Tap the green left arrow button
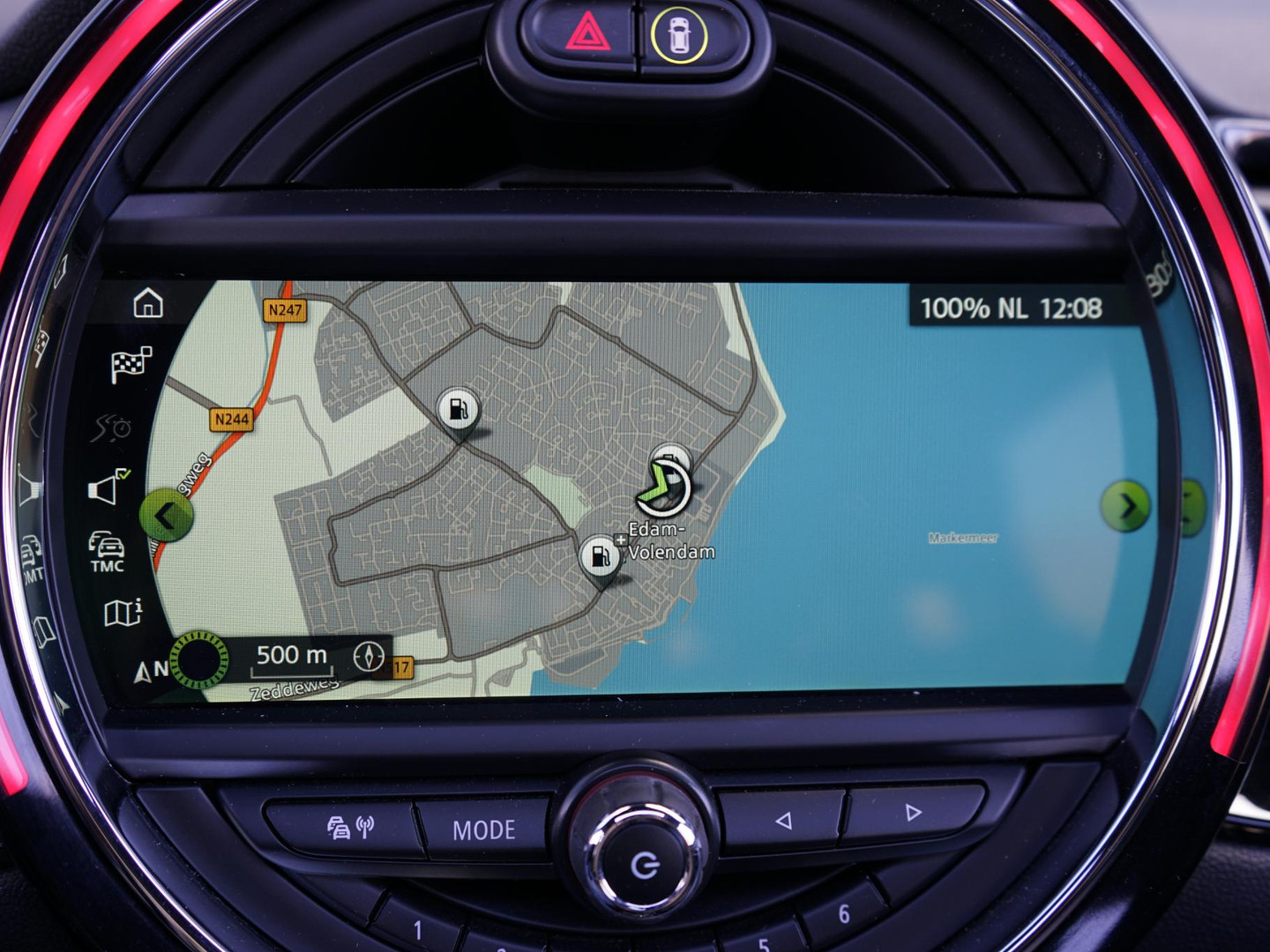Viewport: 1270px width, 952px height. tap(167, 516)
